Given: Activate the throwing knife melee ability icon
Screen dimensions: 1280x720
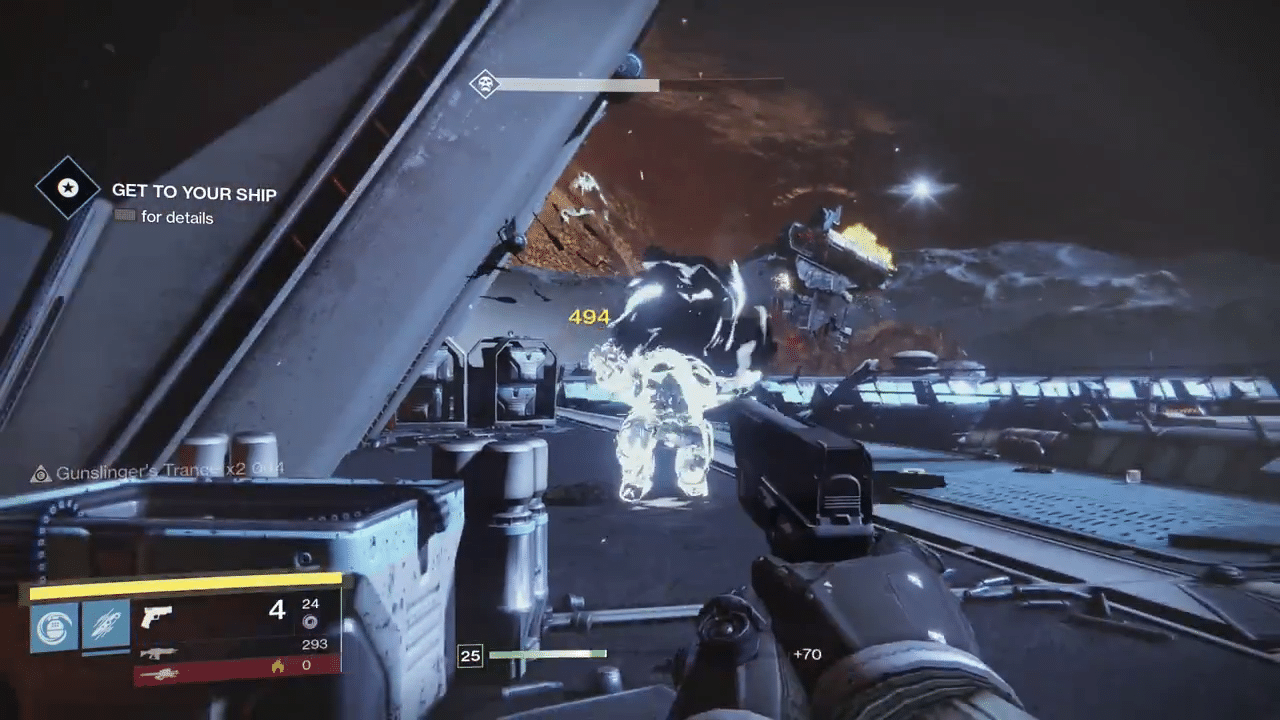Looking at the screenshot, I should [x=106, y=627].
